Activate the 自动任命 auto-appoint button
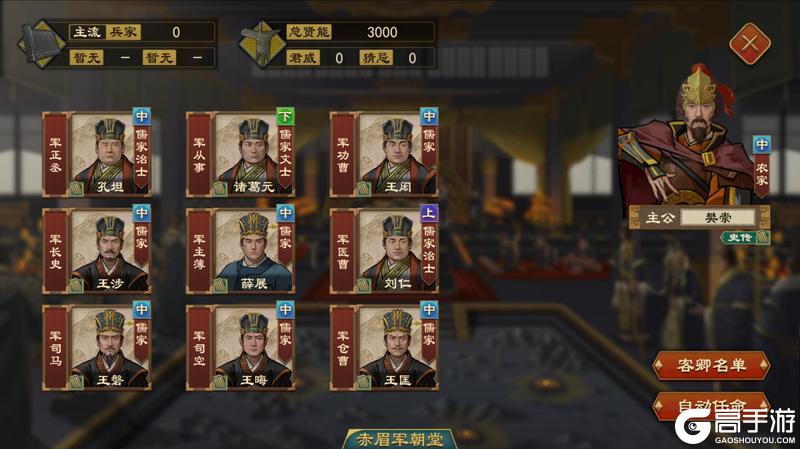Image resolution: width=800 pixels, height=449 pixels. [x=711, y=406]
